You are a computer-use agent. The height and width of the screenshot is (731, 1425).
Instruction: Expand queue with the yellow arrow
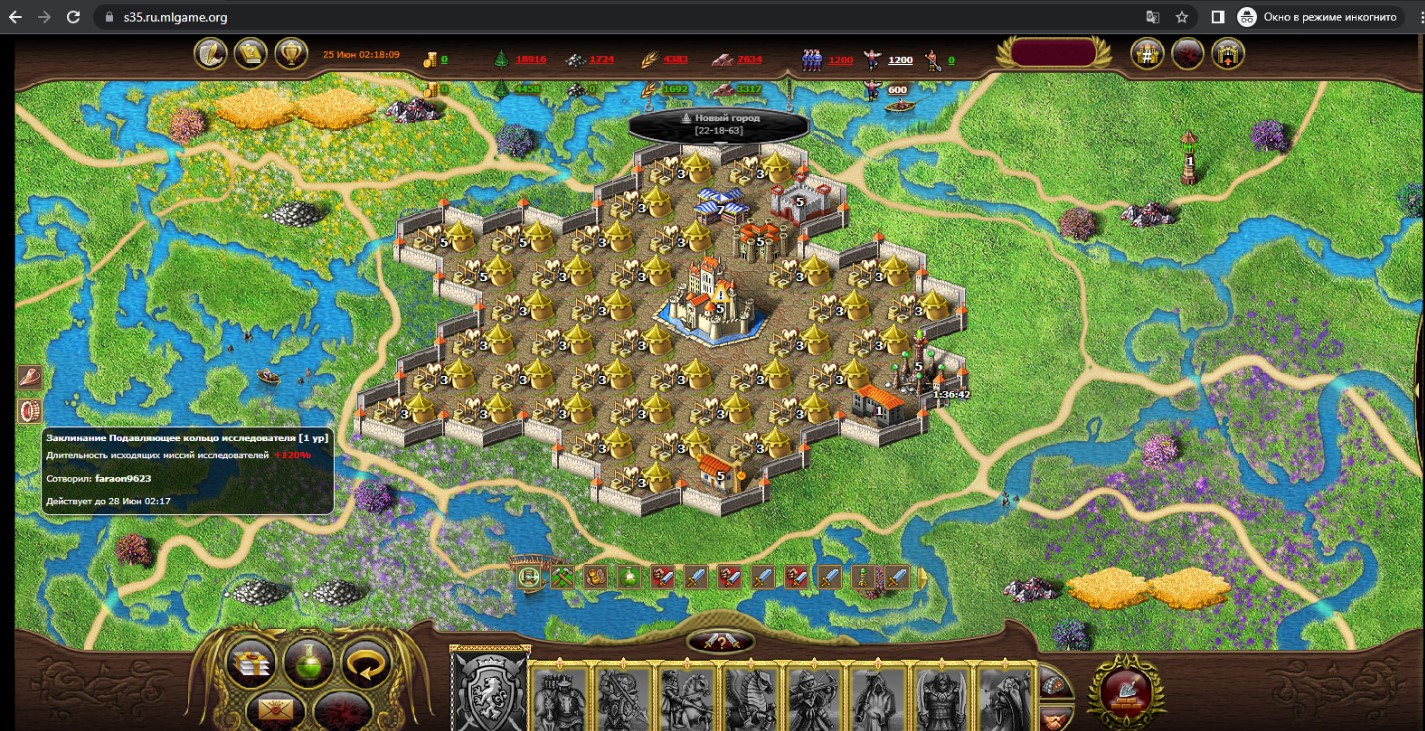[923, 577]
